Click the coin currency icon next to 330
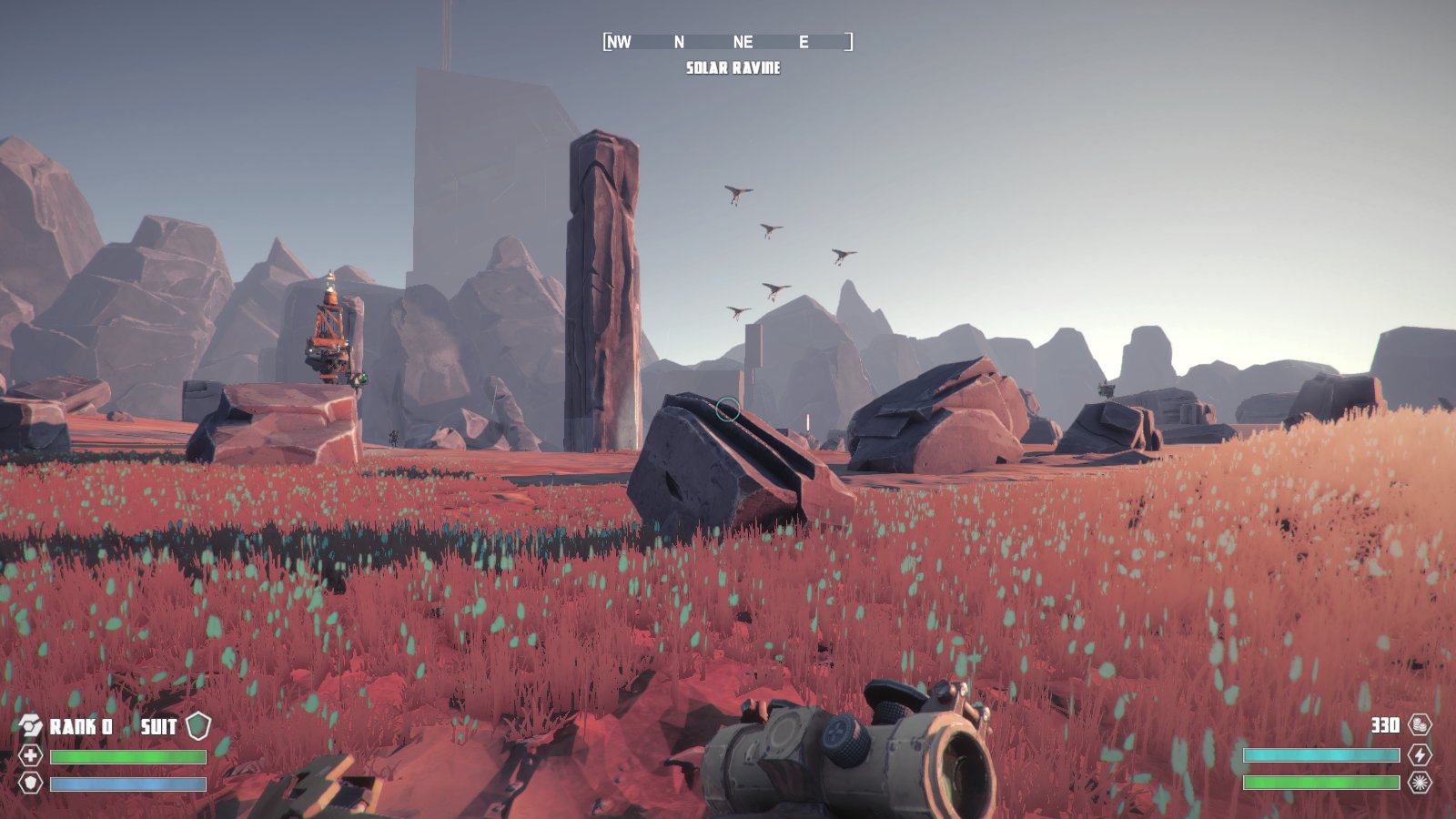The width and height of the screenshot is (1456, 819). coord(1422,726)
